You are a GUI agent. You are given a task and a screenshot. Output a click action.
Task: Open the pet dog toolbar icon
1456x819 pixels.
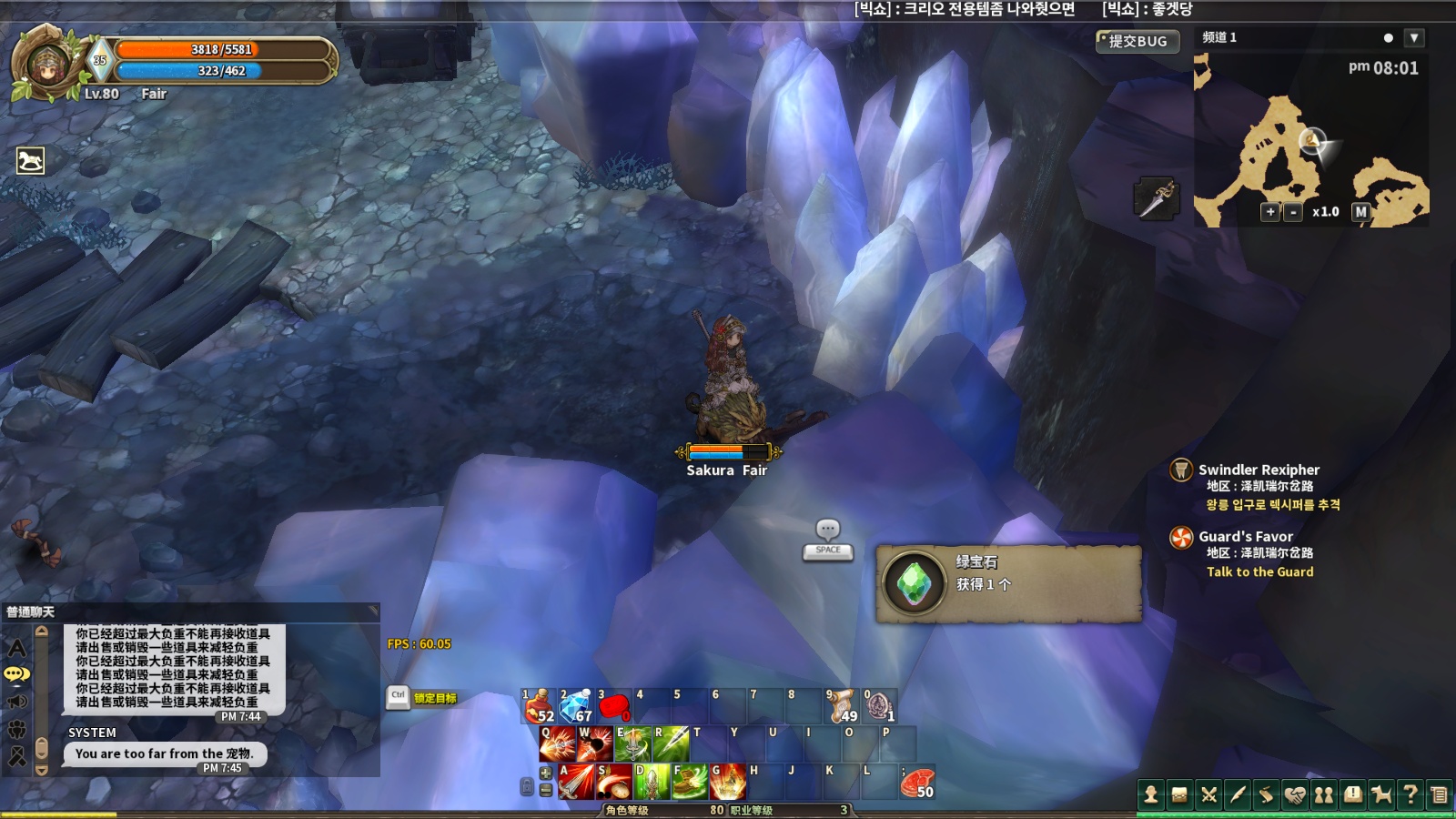coord(1381,795)
